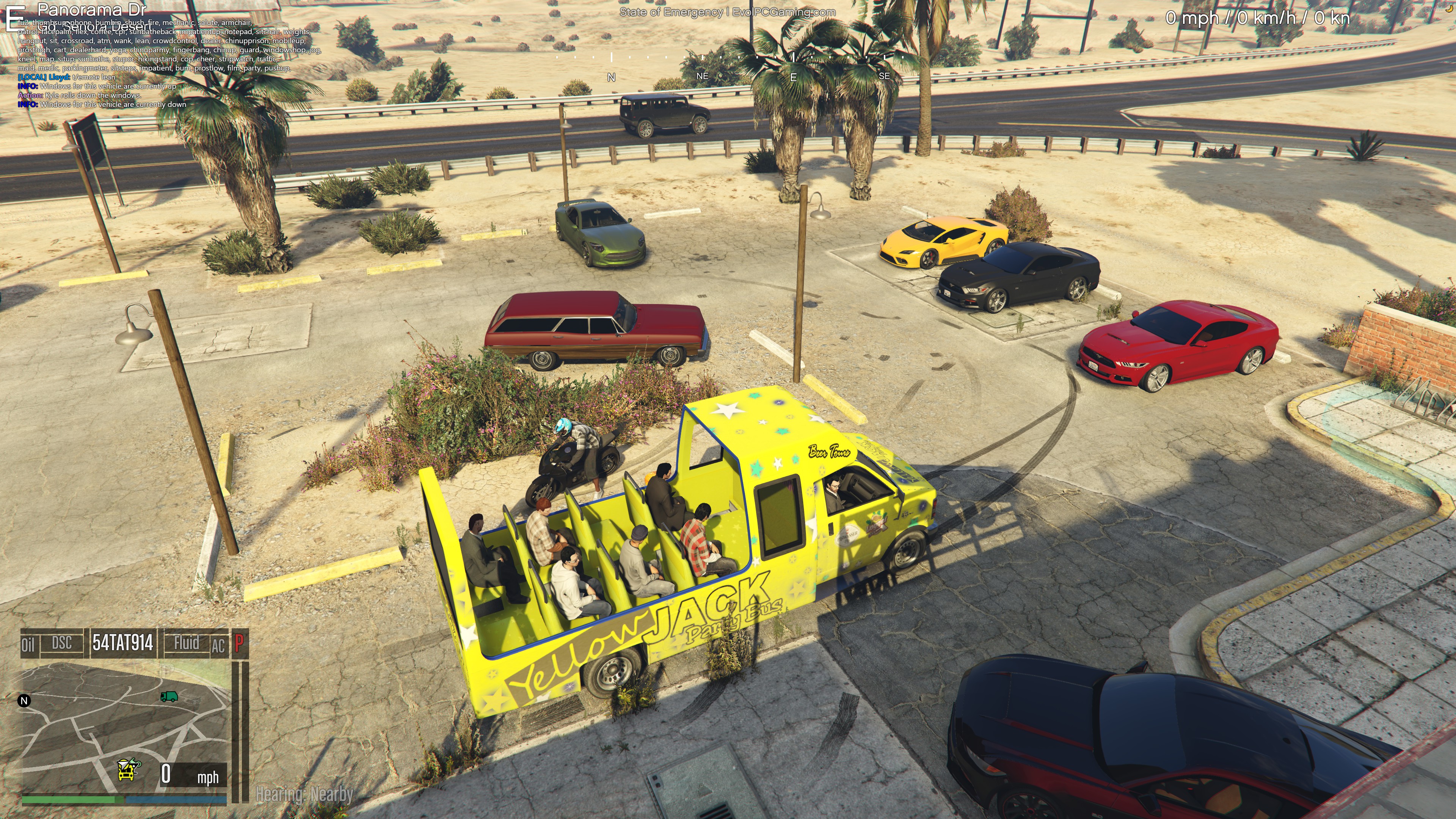Click the green truck blip on the minimap
Screen dimensions: 1456x819
pos(168,697)
